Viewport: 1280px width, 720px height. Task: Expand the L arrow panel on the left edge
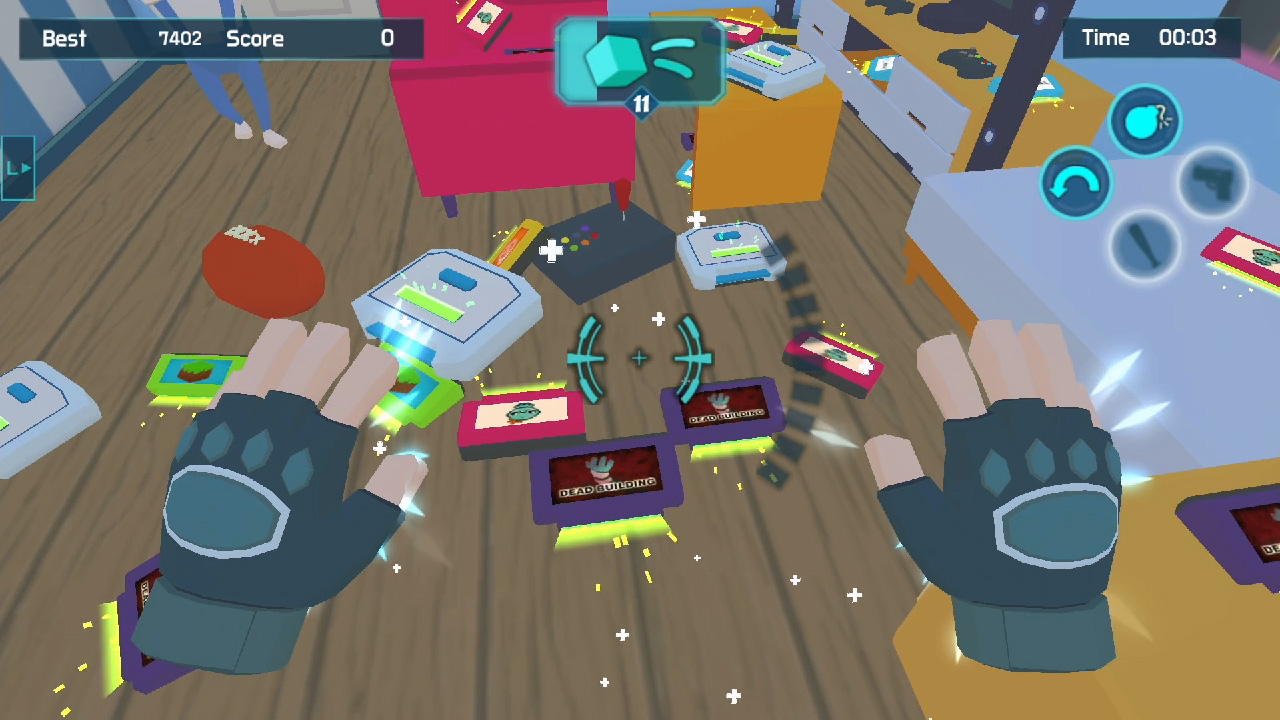pos(17,167)
